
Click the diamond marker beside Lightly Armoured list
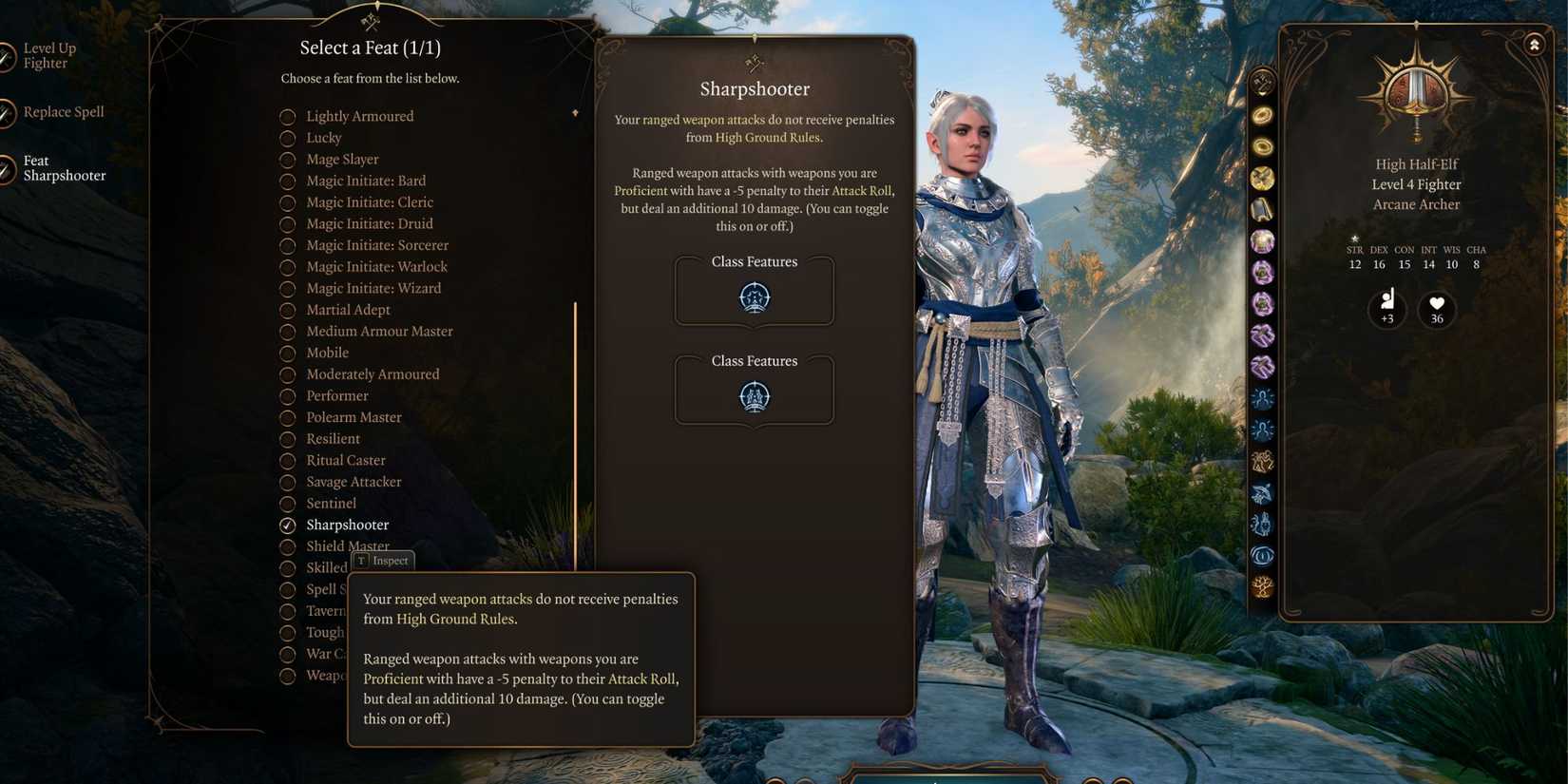pos(576,111)
